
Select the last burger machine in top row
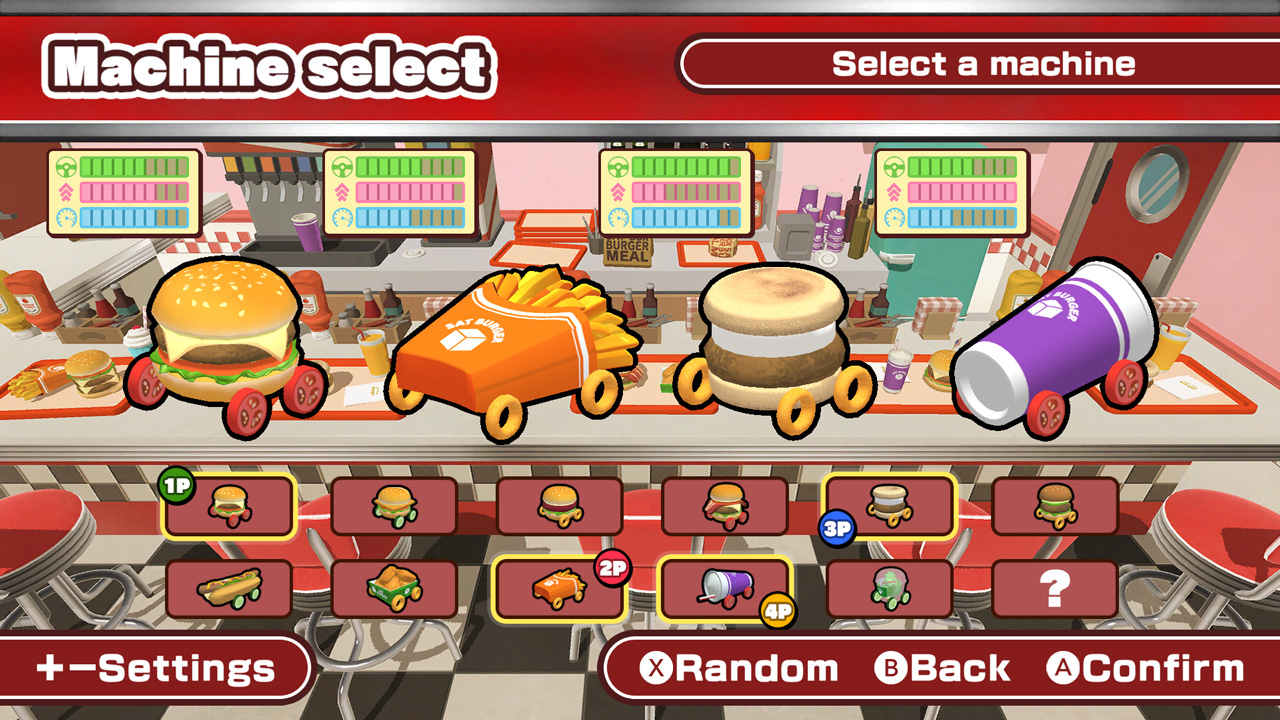(1056, 505)
